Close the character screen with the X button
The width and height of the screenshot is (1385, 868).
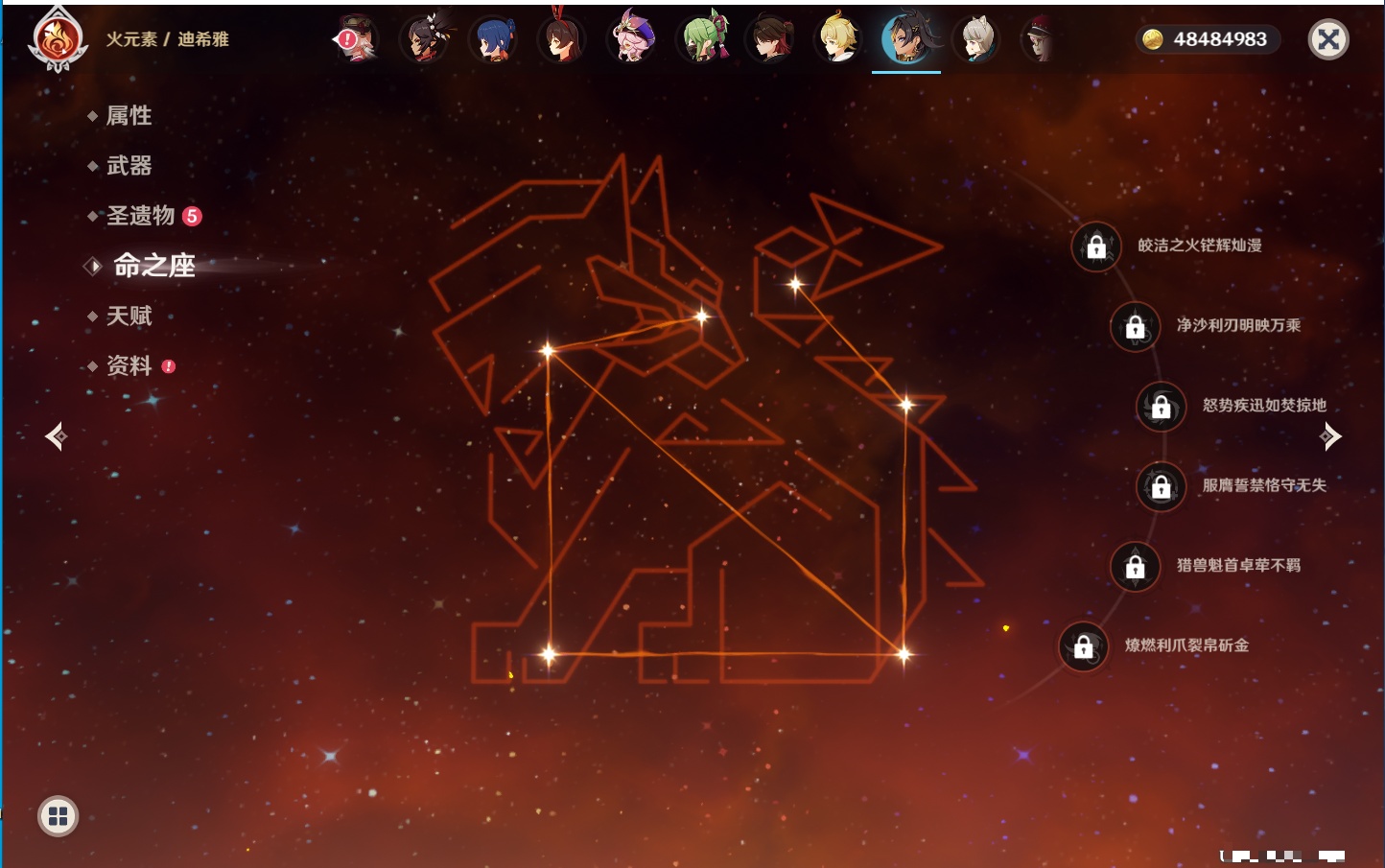click(1328, 39)
